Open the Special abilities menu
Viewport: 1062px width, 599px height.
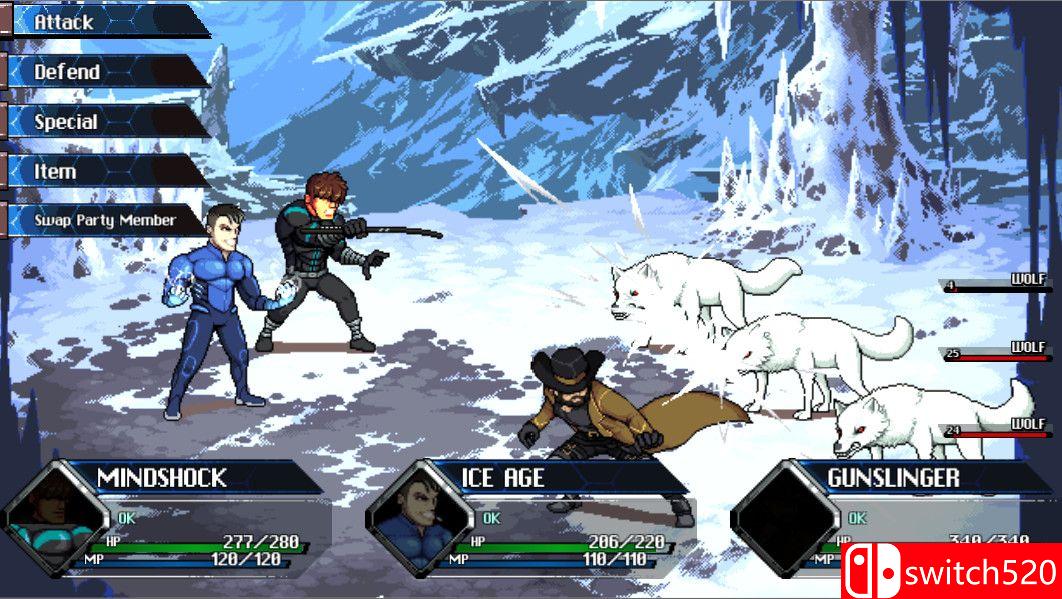point(105,121)
